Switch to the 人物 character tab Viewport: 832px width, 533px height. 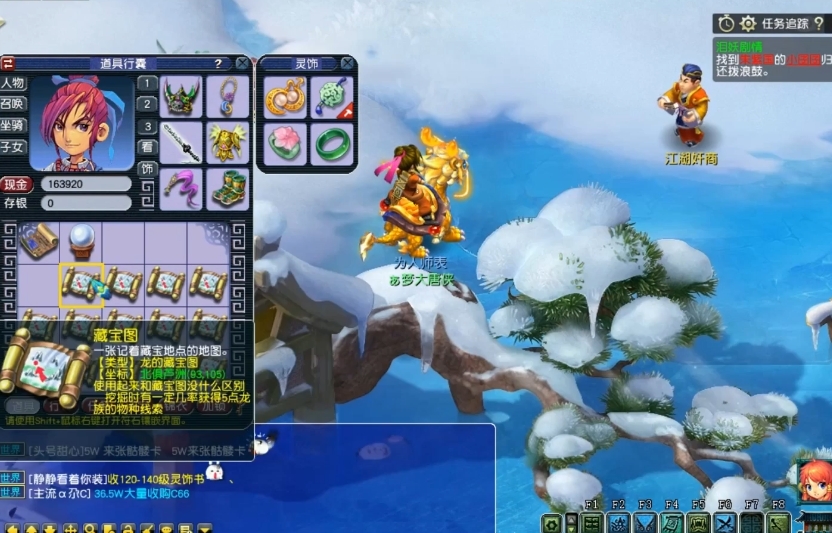coord(13,83)
